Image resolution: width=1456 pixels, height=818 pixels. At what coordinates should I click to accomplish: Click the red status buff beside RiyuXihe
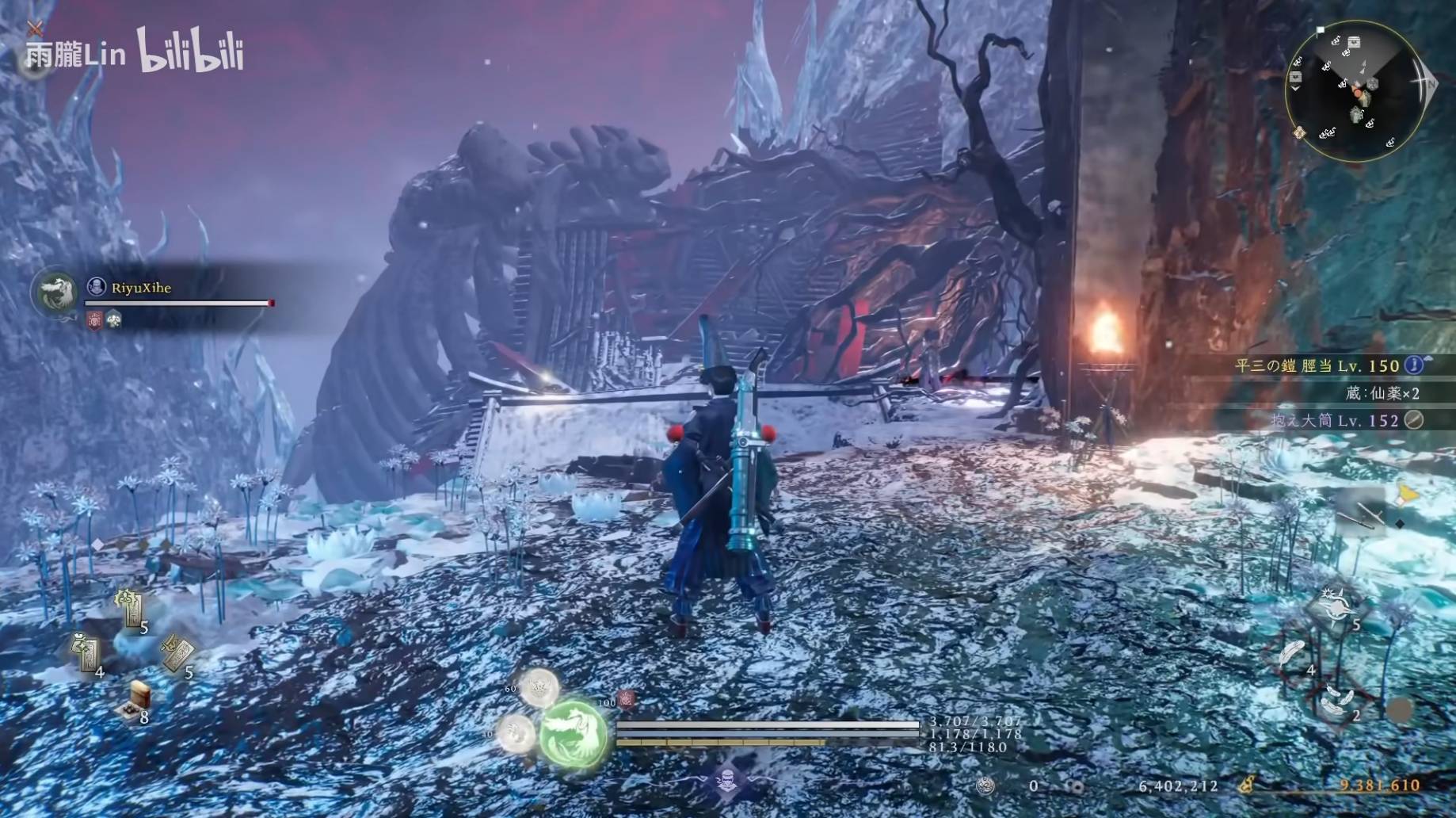[x=95, y=320]
